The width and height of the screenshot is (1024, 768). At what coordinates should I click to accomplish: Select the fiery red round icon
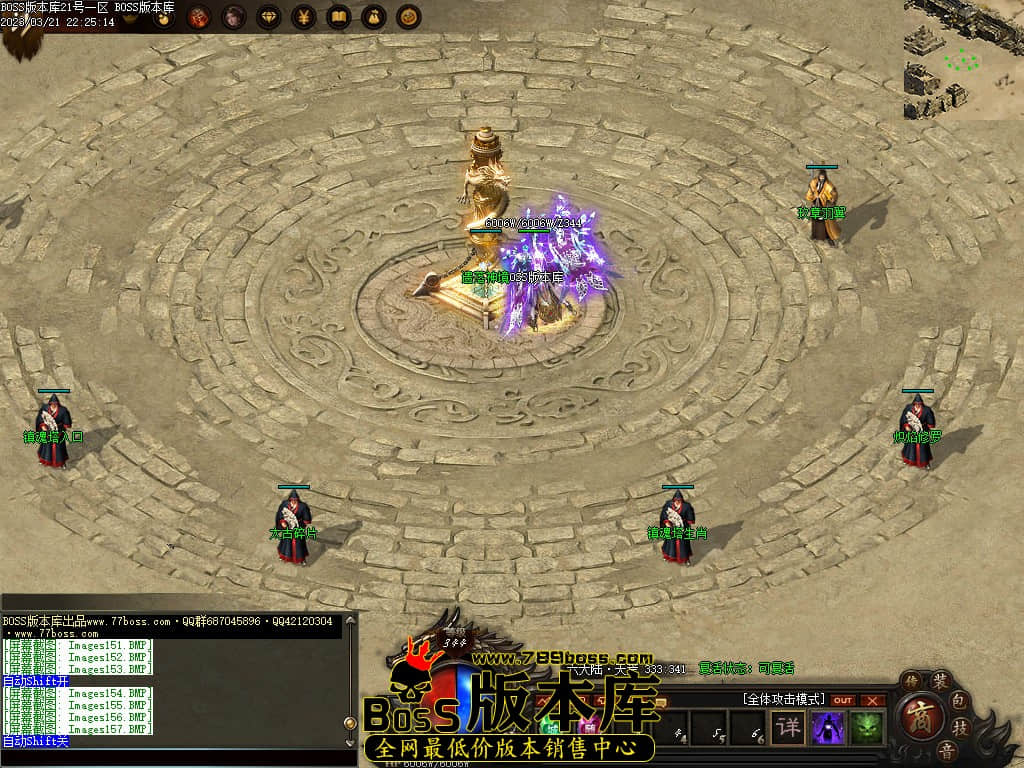pyautogui.click(x=199, y=17)
